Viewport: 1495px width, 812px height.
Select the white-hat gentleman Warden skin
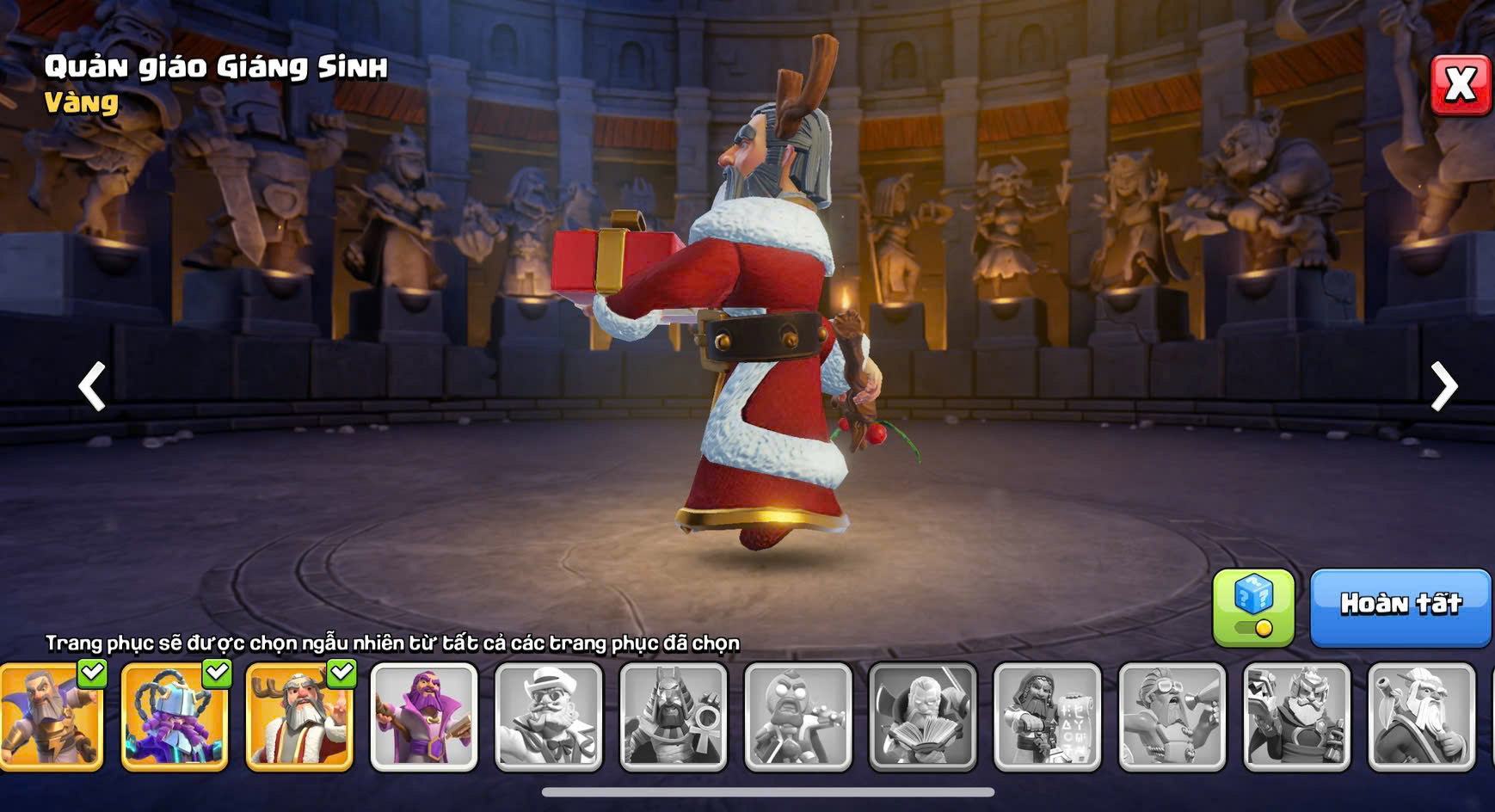549,717
